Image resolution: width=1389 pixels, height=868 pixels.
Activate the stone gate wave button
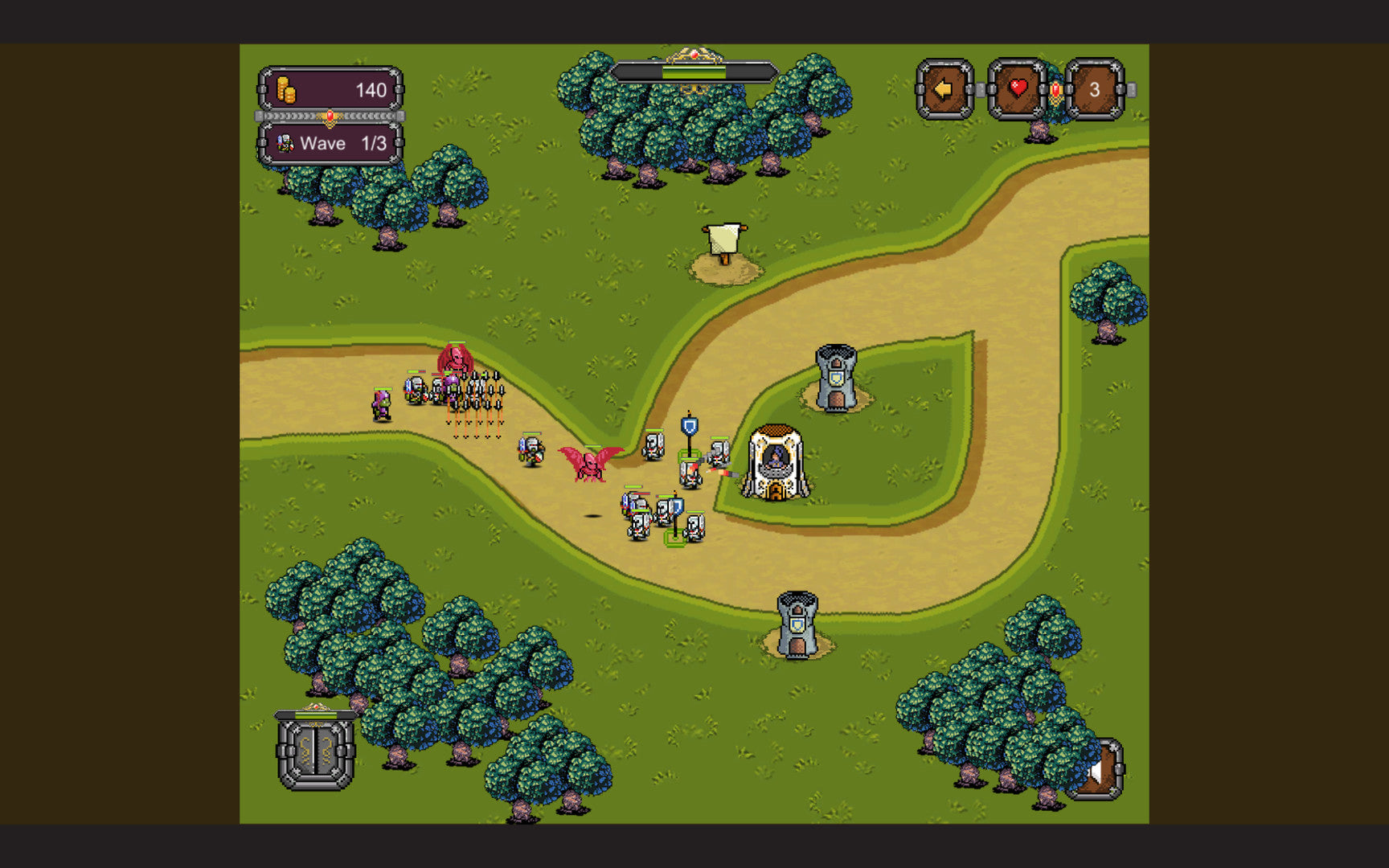[x=316, y=752]
